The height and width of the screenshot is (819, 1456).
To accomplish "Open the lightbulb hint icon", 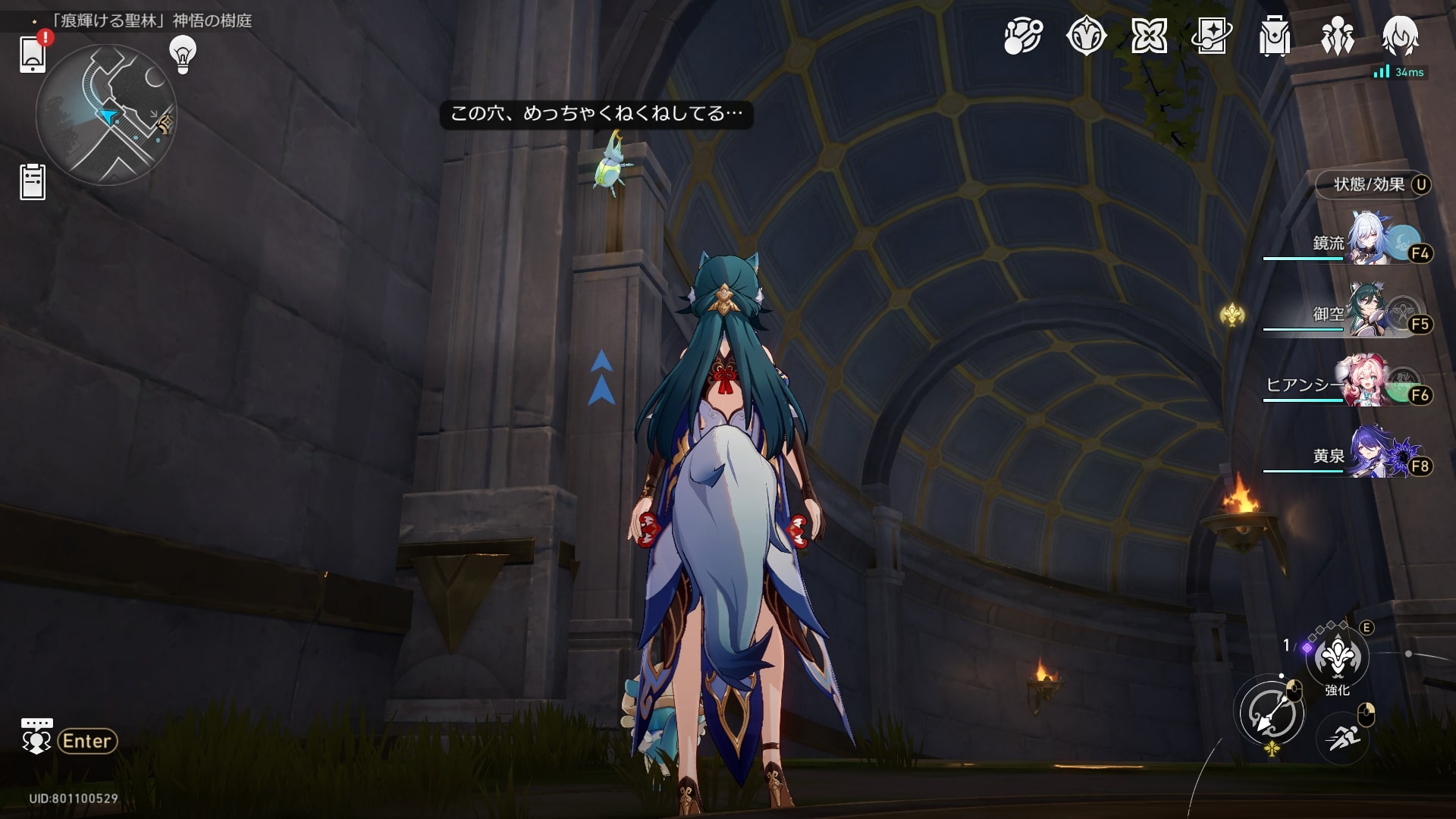I will pos(183,54).
